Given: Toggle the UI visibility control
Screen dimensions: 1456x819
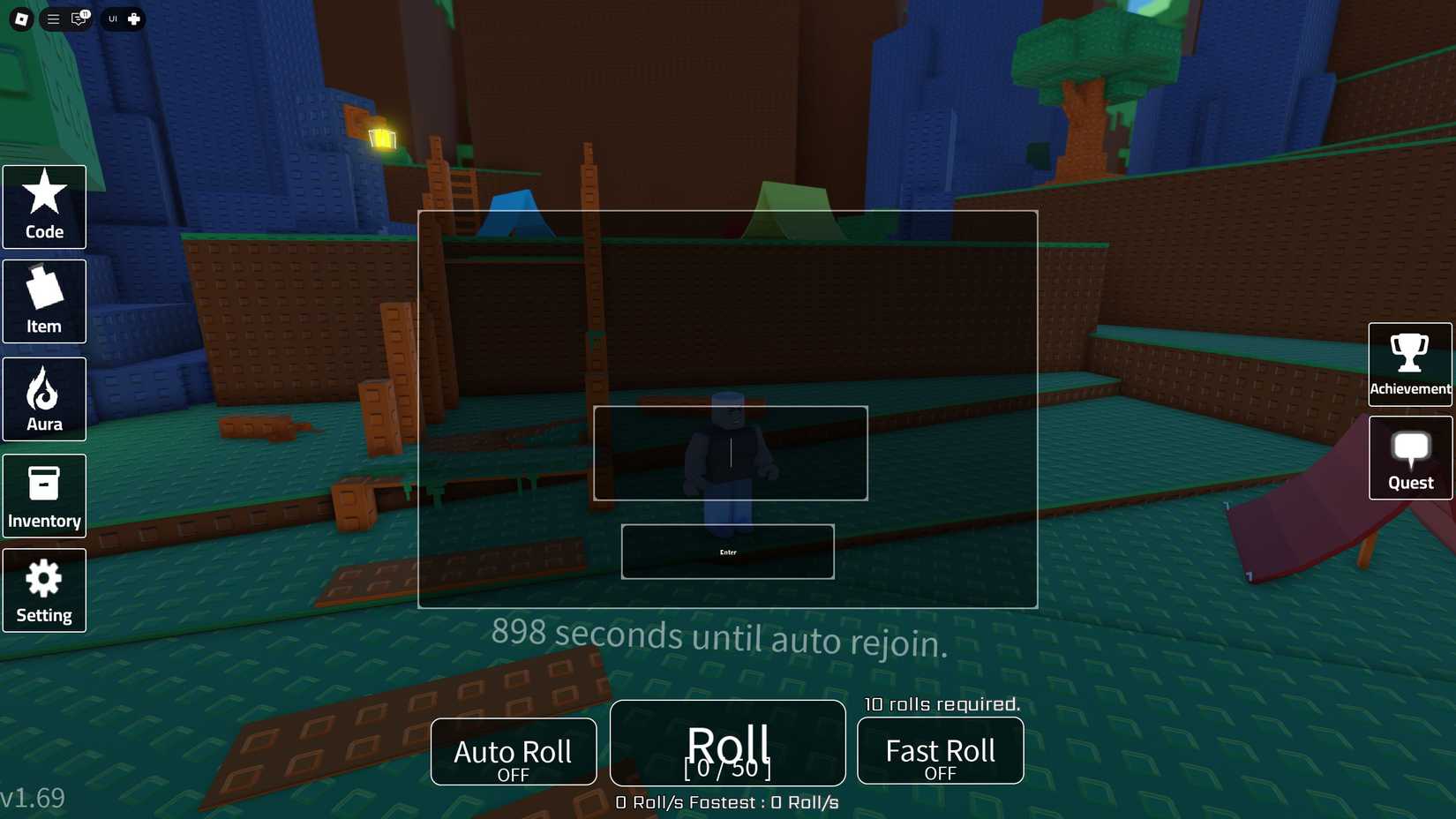Looking at the screenshot, I should coord(111,19).
